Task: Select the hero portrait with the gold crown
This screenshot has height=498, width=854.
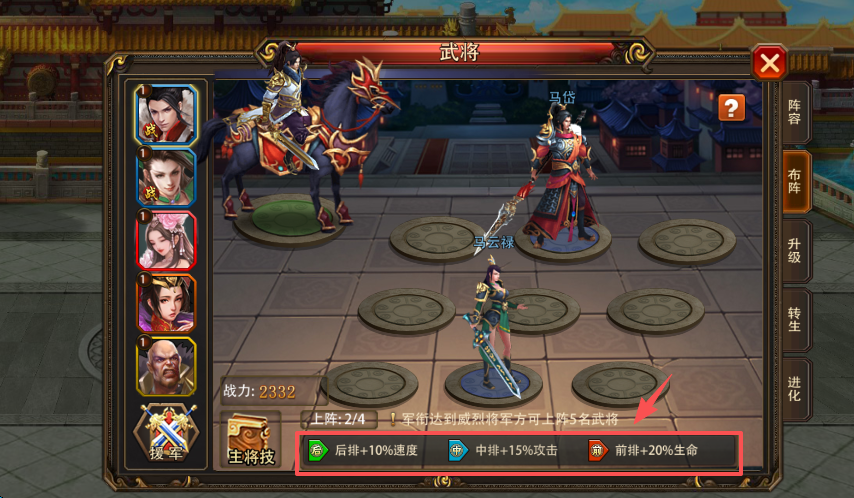Action: (165, 304)
